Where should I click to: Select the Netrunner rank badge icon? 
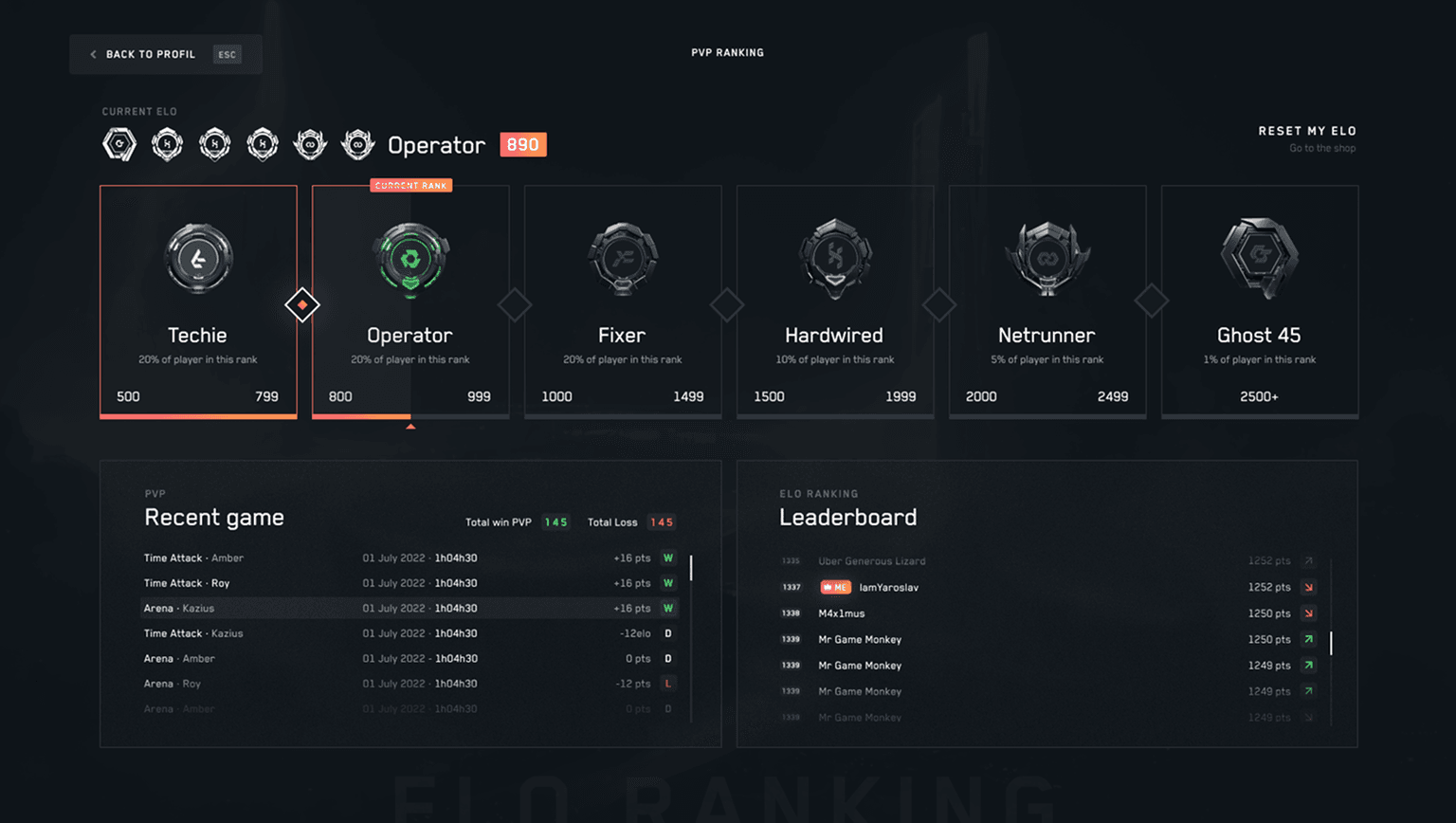pyautogui.click(x=1047, y=259)
